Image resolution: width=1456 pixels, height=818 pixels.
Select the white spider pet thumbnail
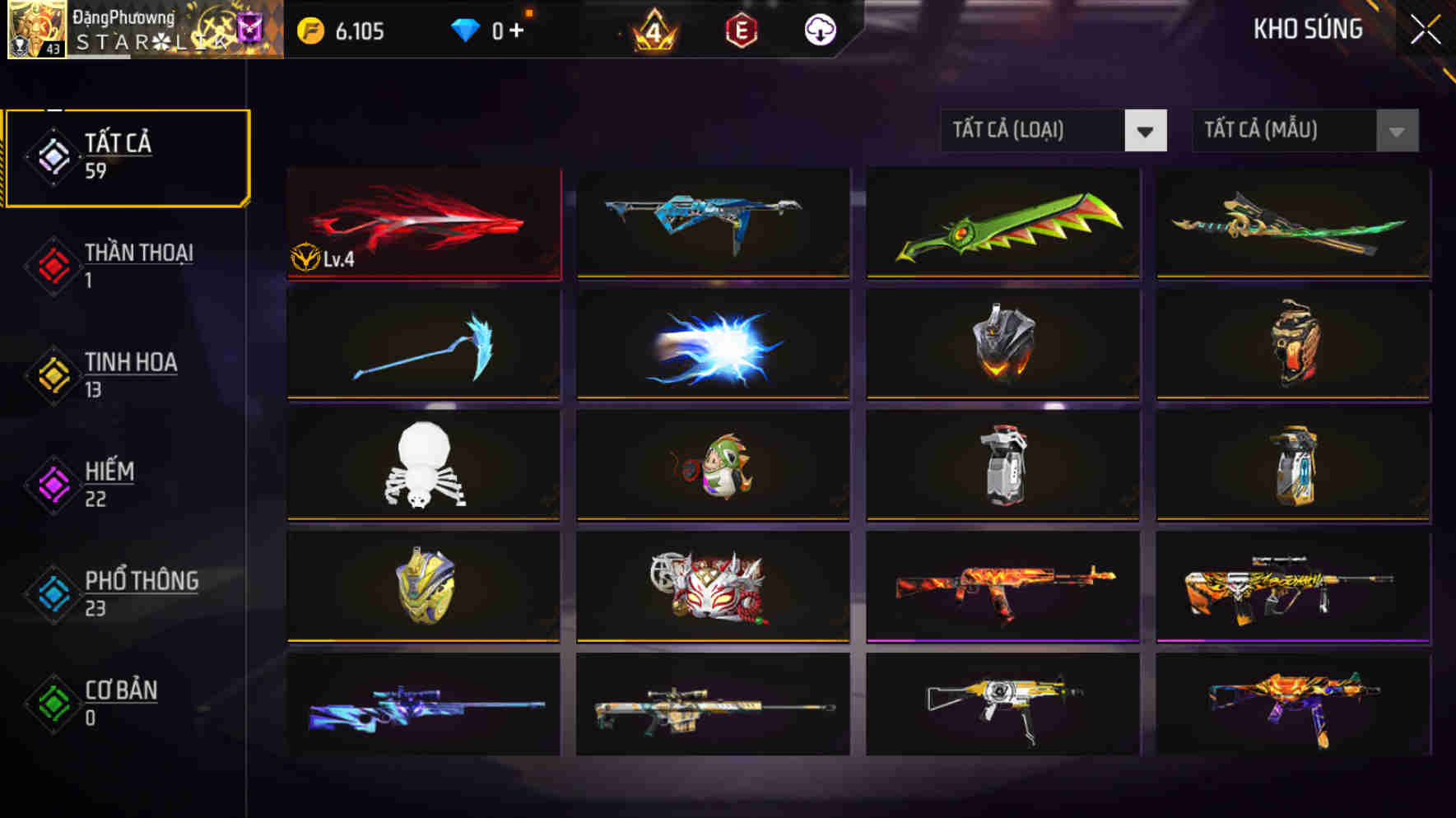point(423,465)
